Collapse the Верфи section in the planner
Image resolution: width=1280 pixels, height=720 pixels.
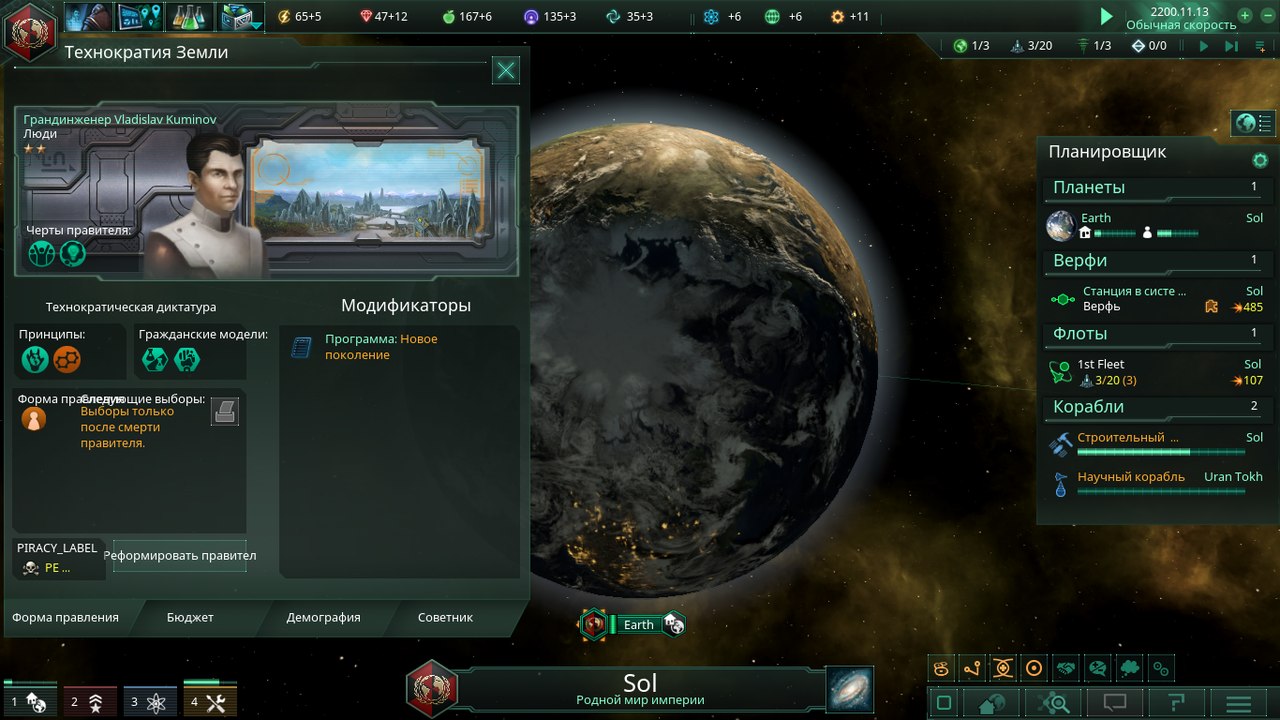(1157, 261)
